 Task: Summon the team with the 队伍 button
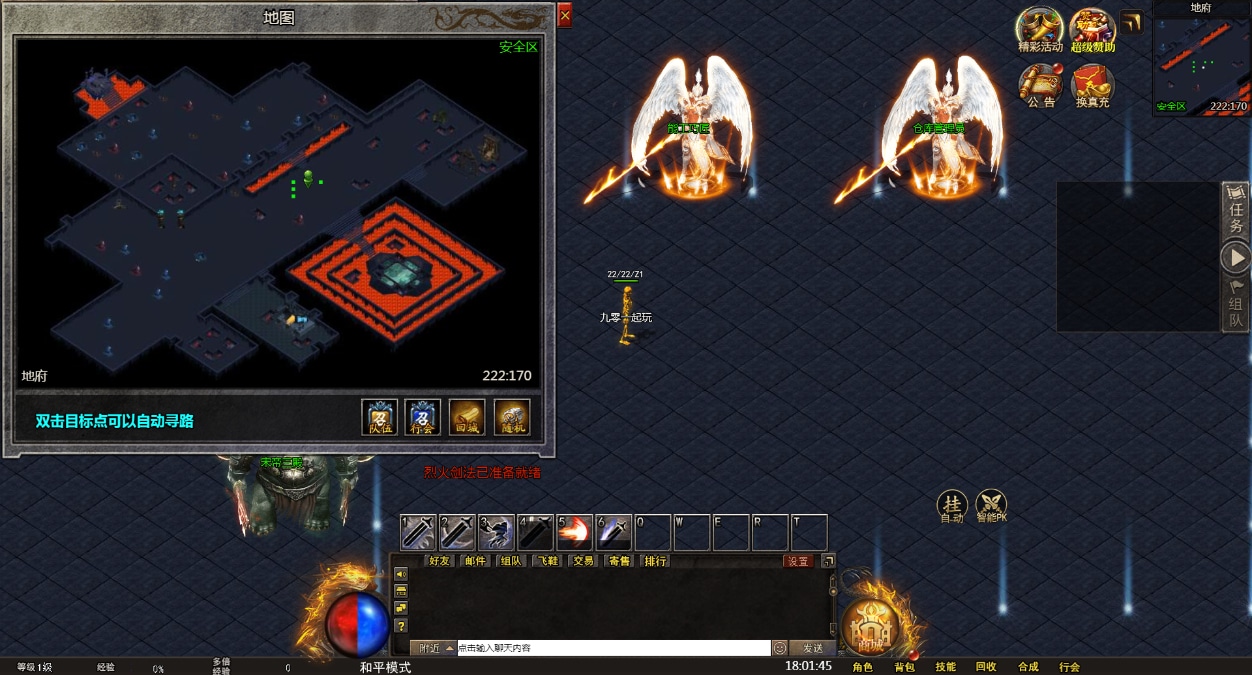point(380,417)
